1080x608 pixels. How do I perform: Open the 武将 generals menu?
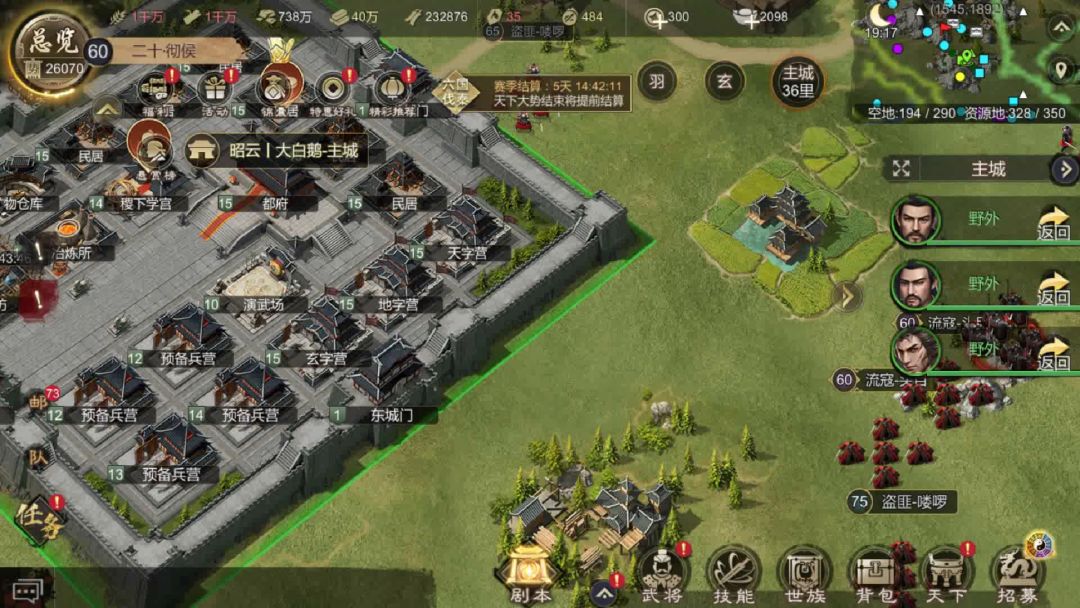click(x=662, y=574)
